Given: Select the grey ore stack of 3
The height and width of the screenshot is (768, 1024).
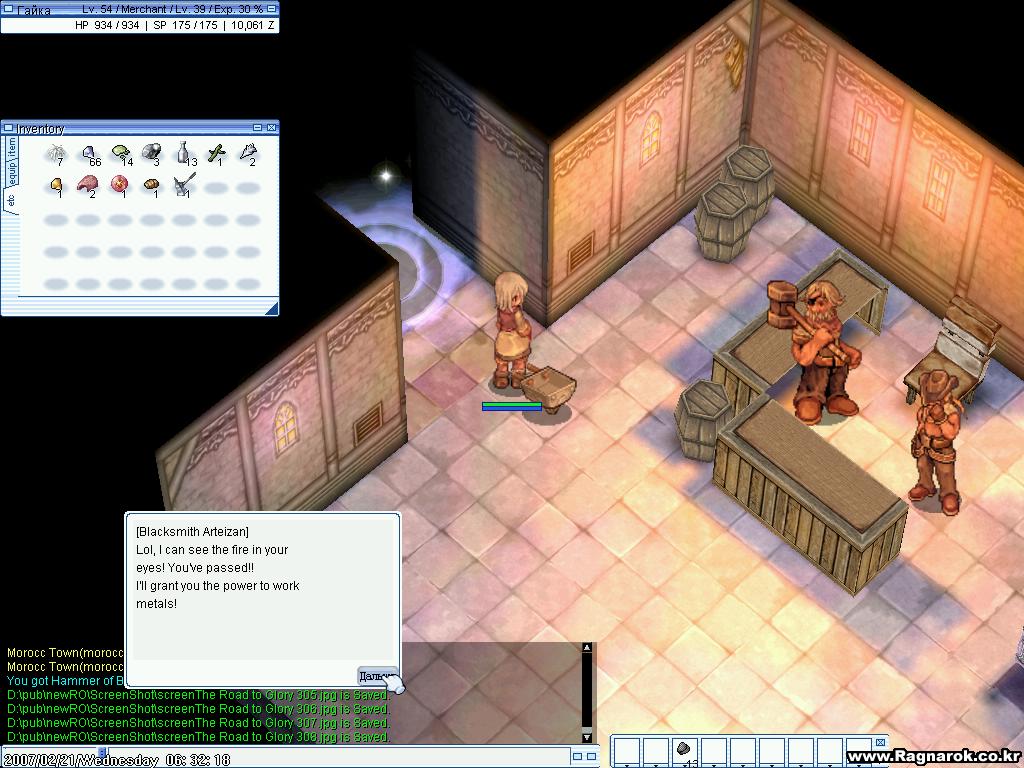Looking at the screenshot, I should point(152,153).
